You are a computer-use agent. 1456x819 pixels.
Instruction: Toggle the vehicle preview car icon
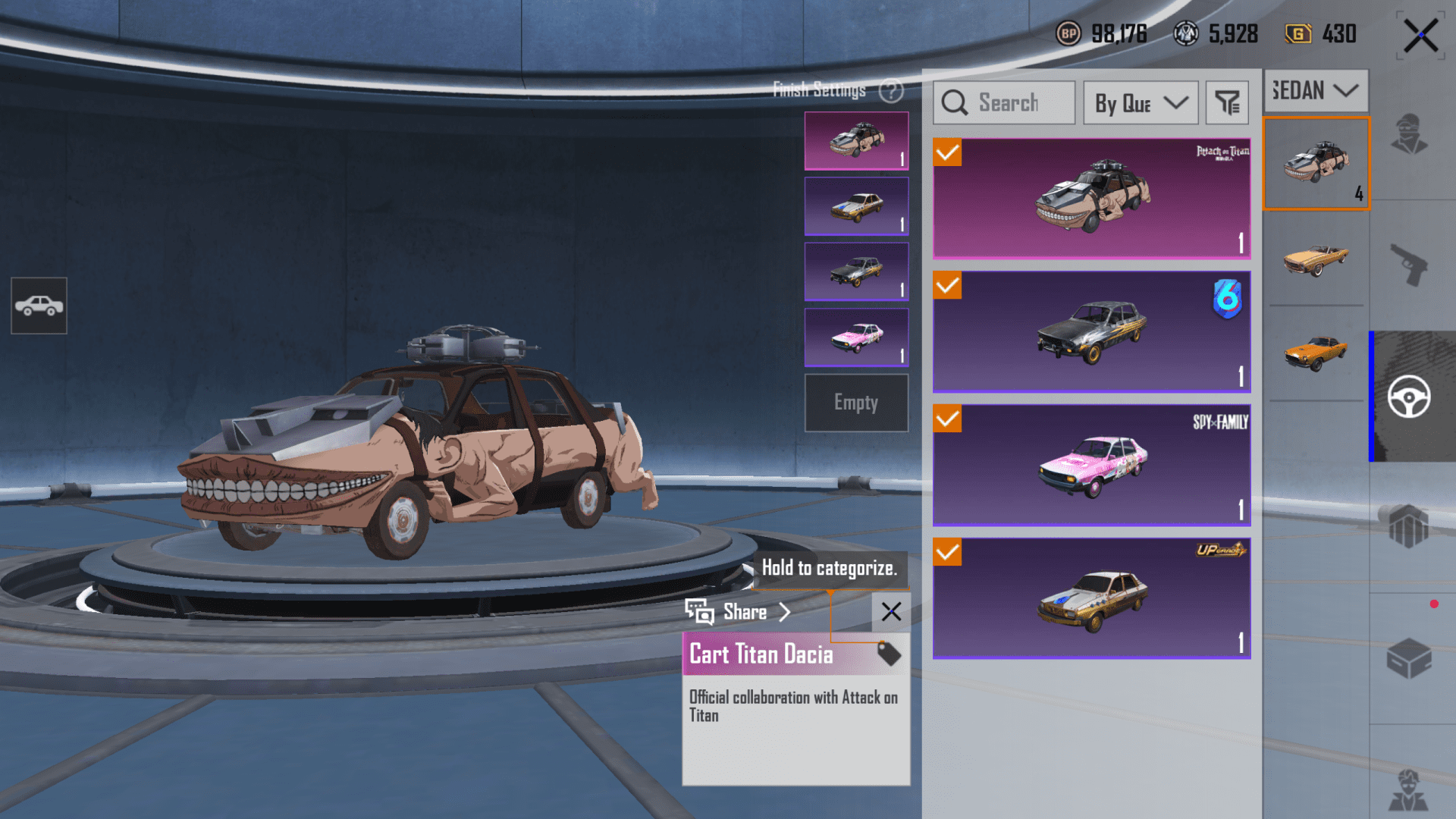point(39,306)
